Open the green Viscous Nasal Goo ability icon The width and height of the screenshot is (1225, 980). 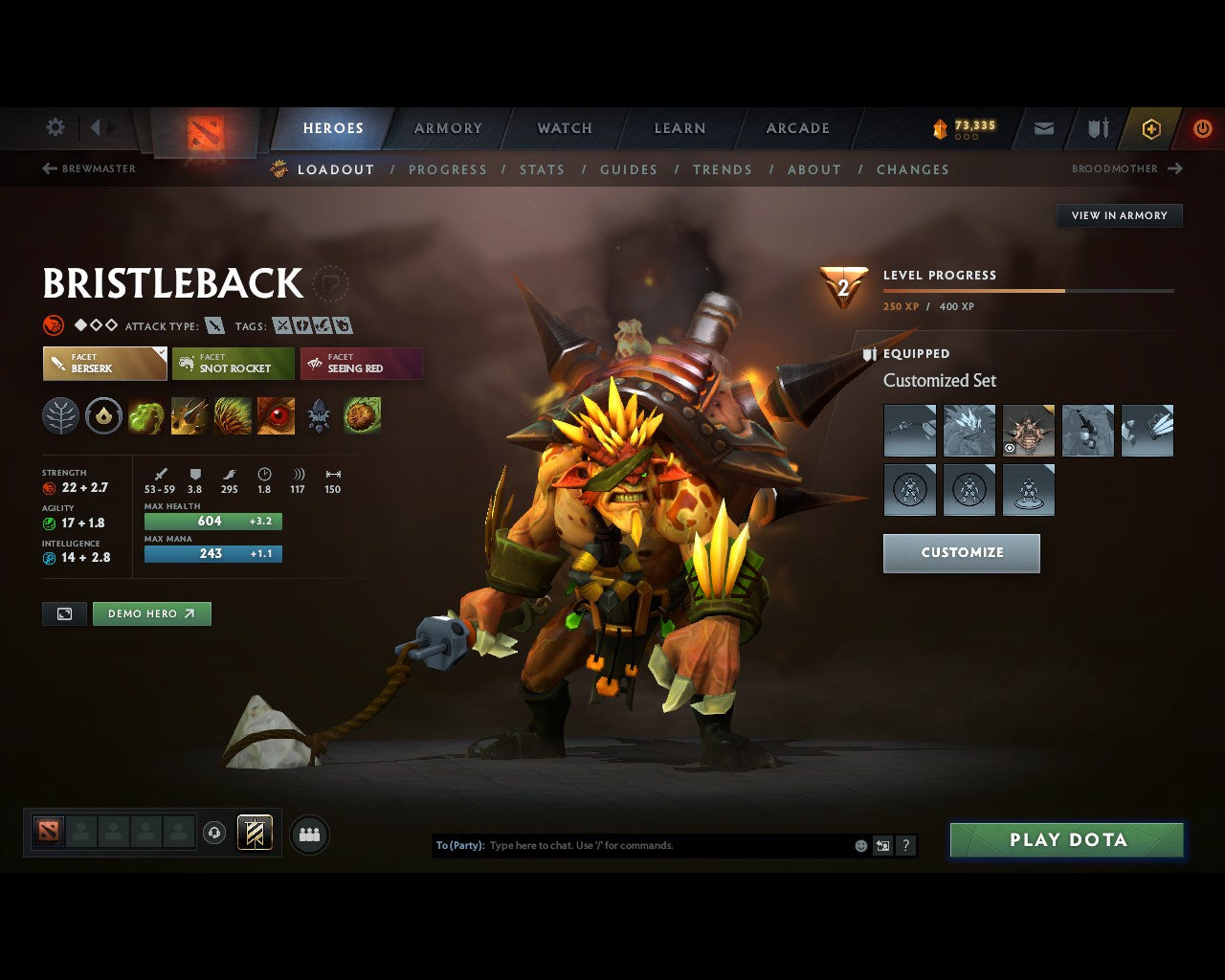tap(145, 415)
